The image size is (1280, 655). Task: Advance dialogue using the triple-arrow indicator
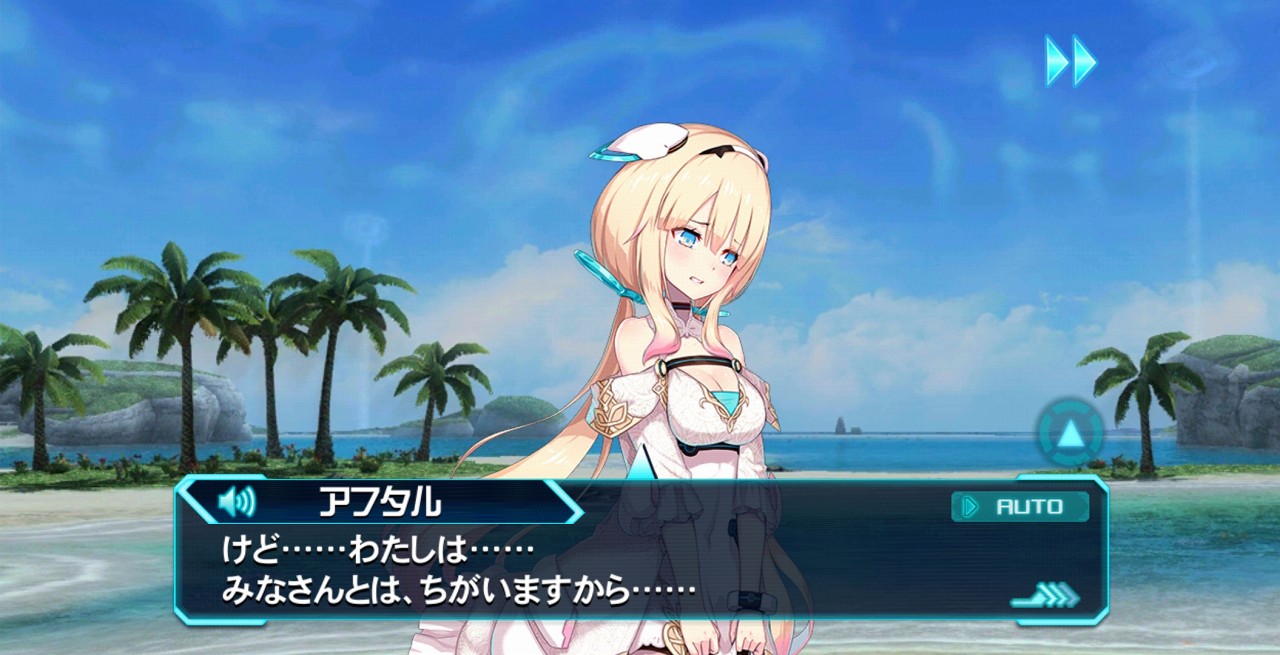click(x=1045, y=597)
